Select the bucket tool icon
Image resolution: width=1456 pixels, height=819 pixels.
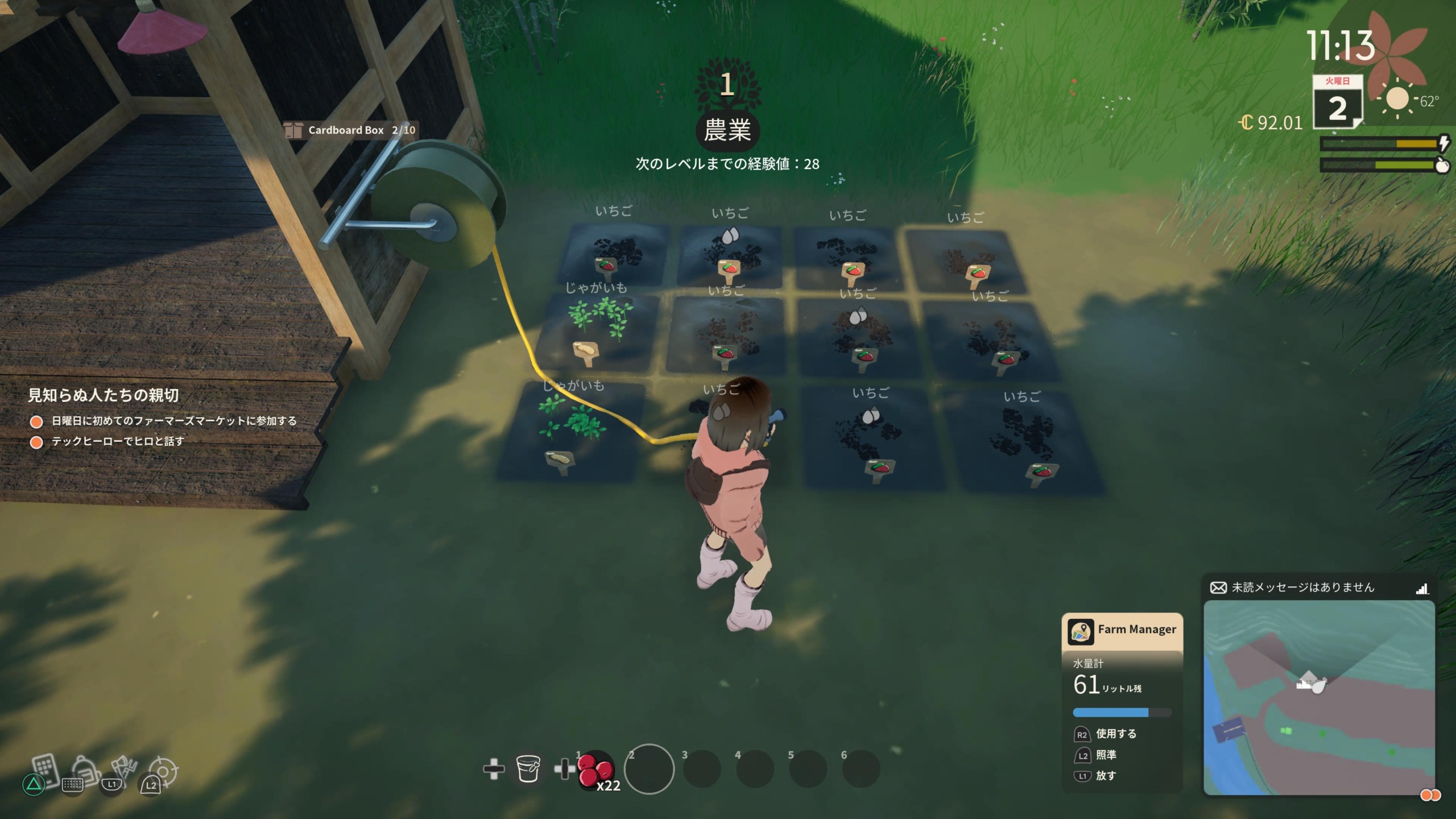pos(528,769)
